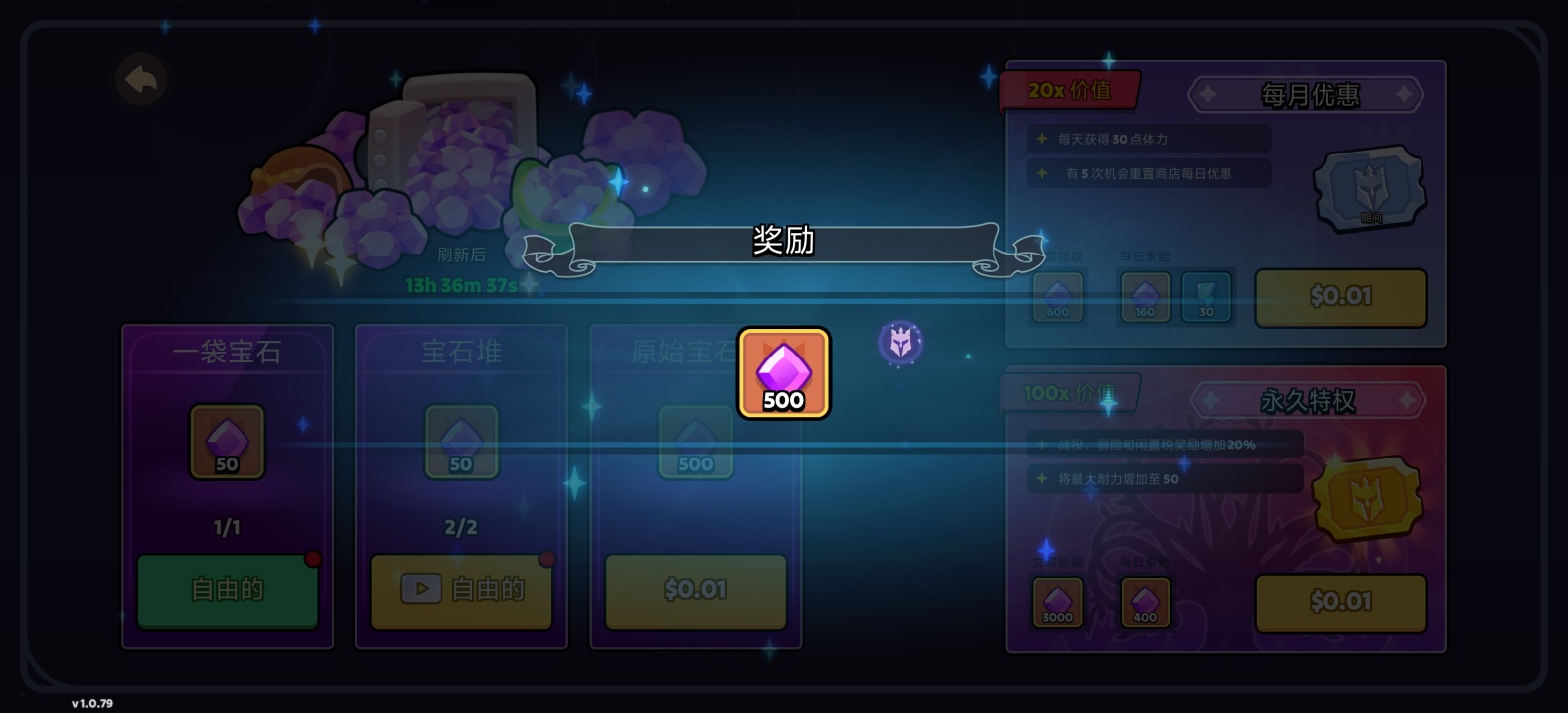Select the 600 gem instant-claim icon
Screen dimensions: 1568x713
coord(1057,297)
